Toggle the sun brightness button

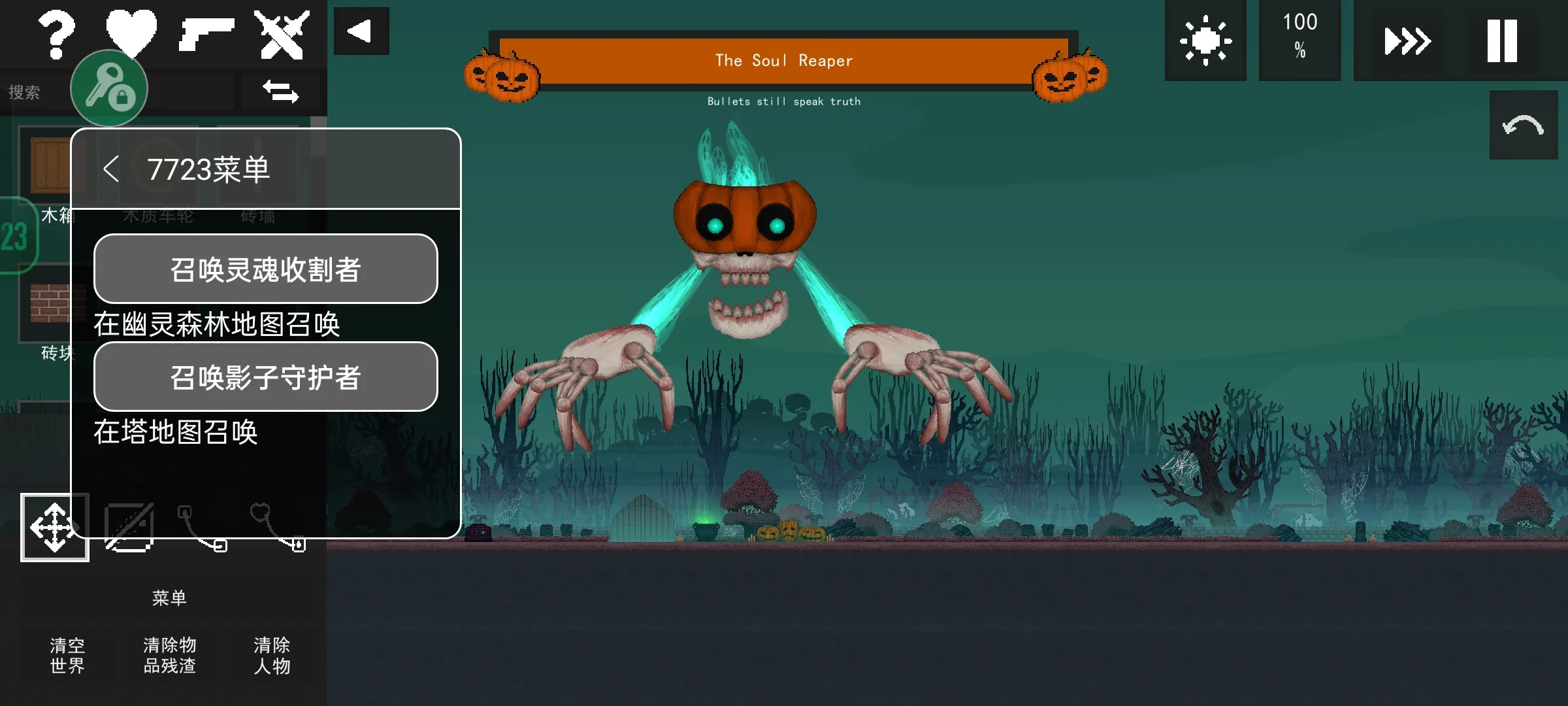(x=1205, y=41)
